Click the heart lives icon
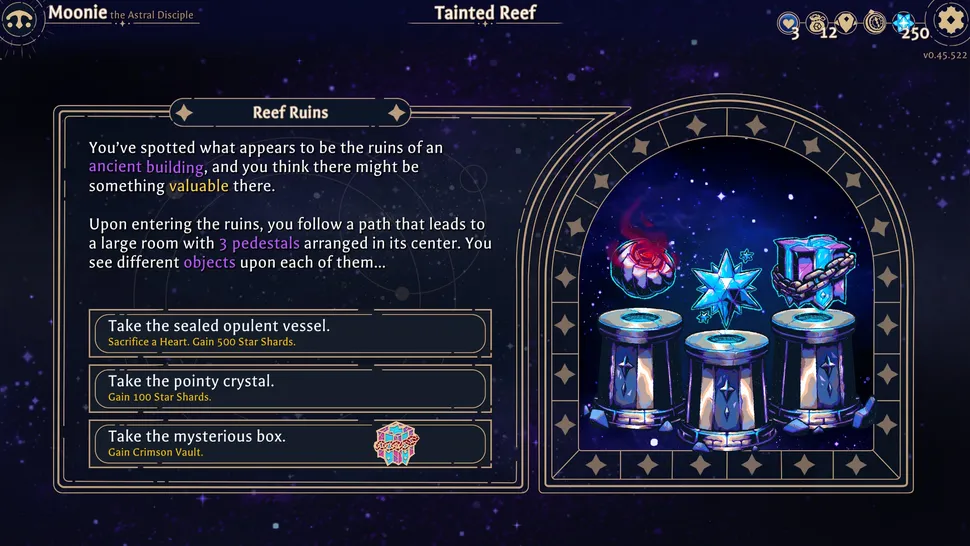970x546 pixels. point(790,22)
